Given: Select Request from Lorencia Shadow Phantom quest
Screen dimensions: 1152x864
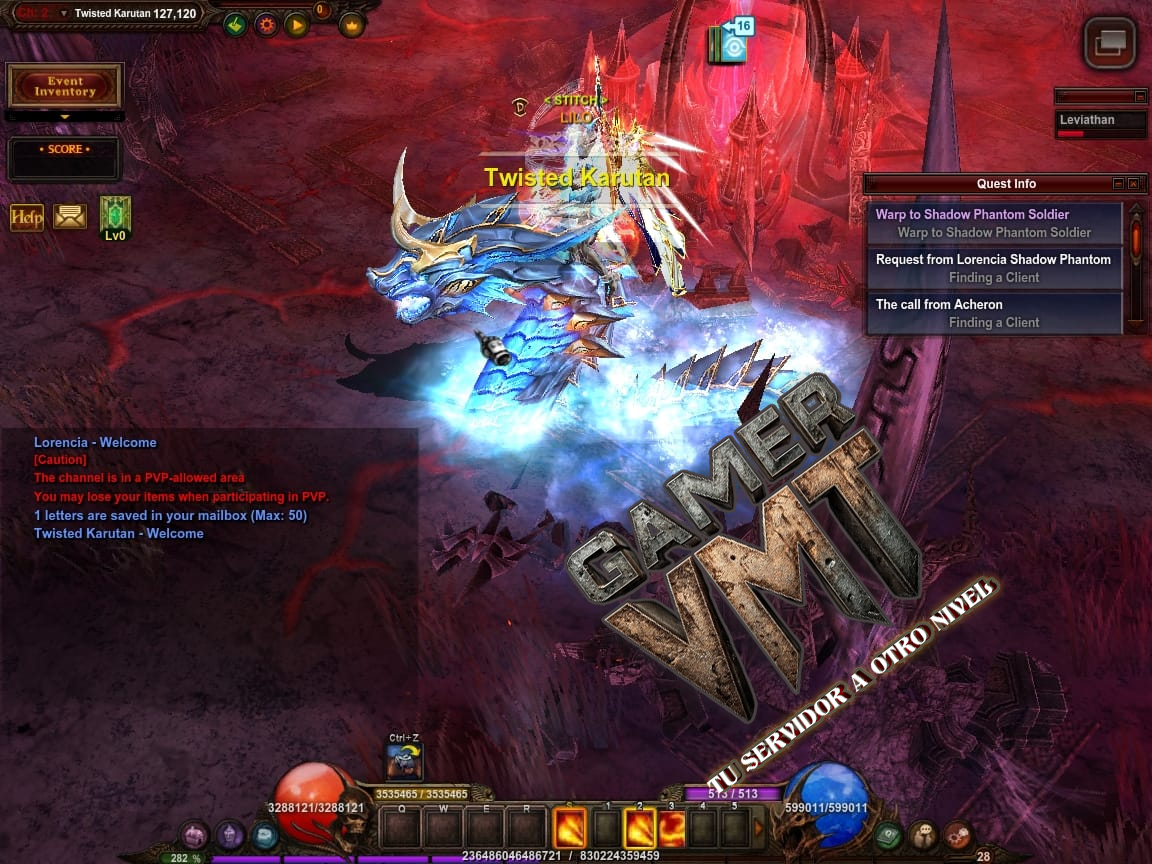Looking at the screenshot, I should 994,268.
